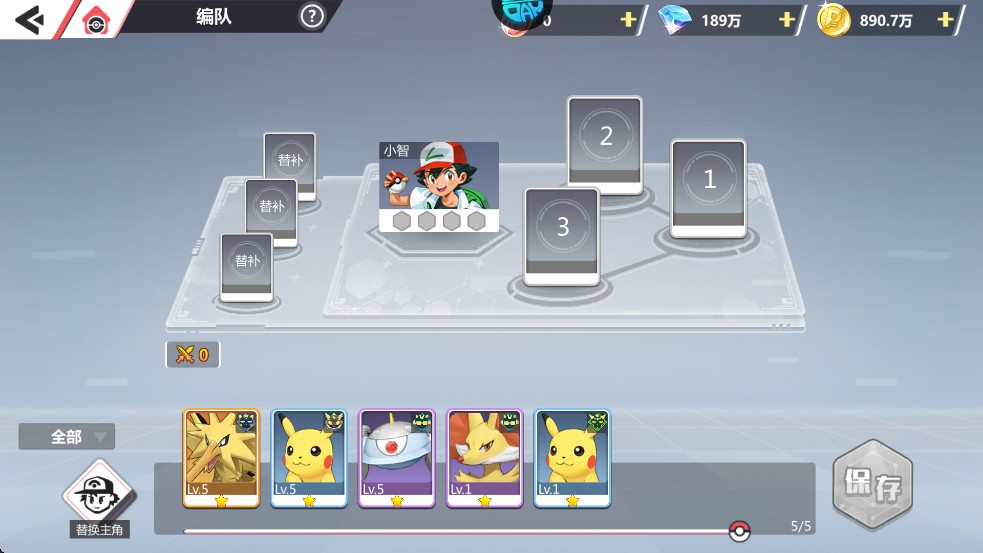Go back with the arrow button
The height and width of the screenshot is (553, 983).
point(28,18)
